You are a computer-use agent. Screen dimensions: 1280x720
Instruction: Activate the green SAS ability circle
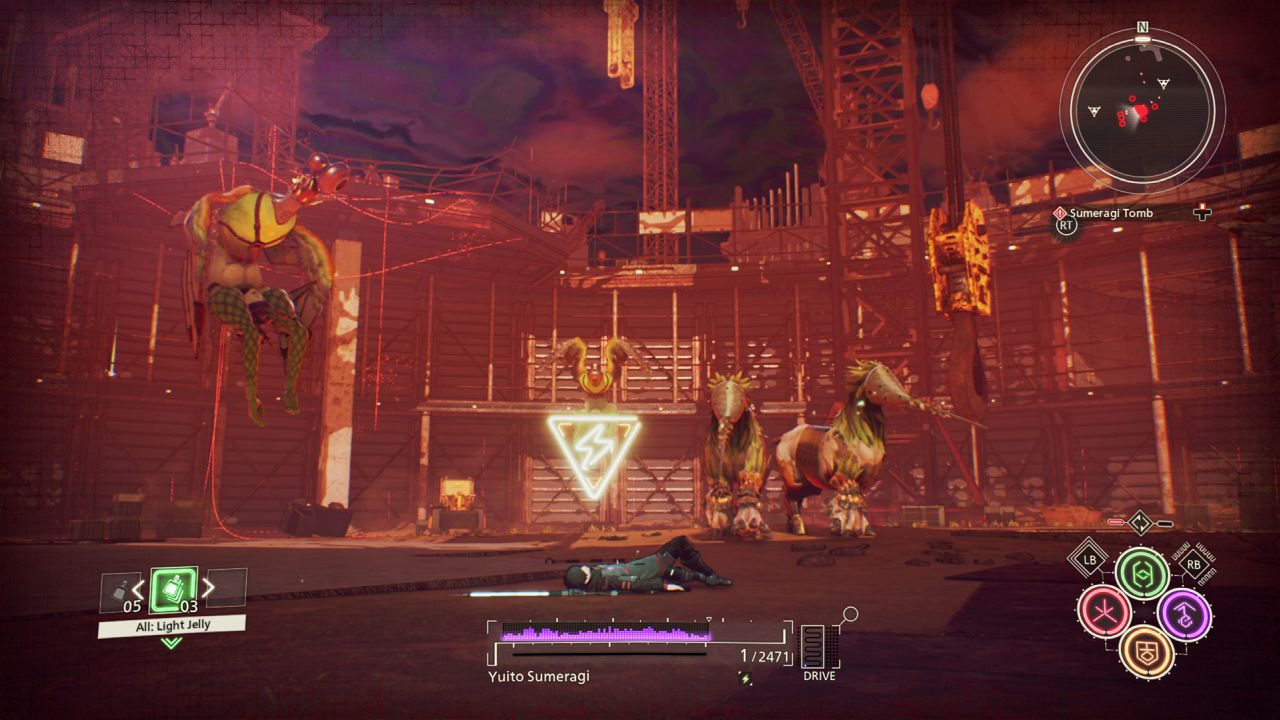tap(1142, 573)
